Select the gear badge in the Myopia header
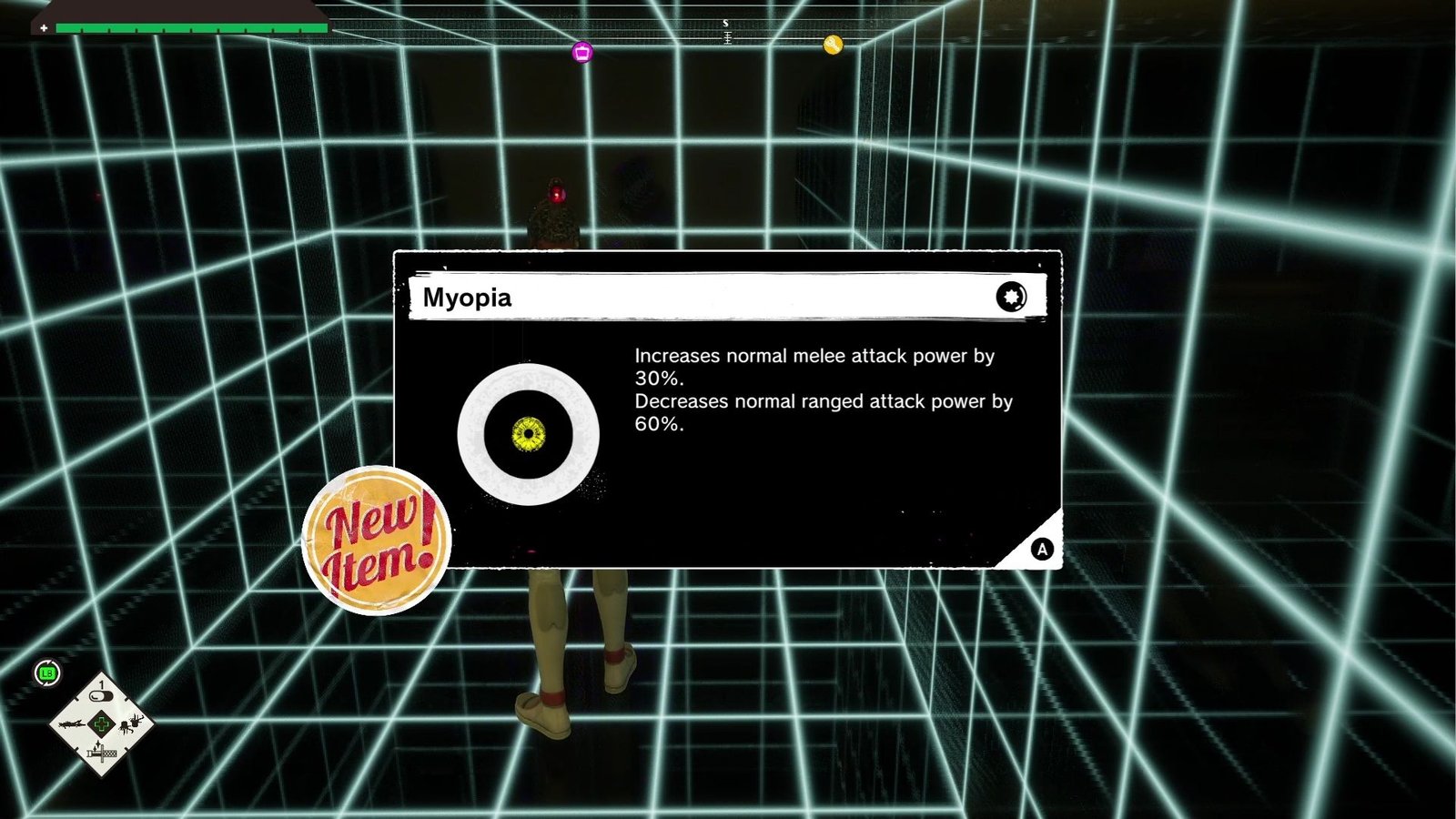Image resolution: width=1456 pixels, height=819 pixels. pyautogui.click(x=1010, y=297)
